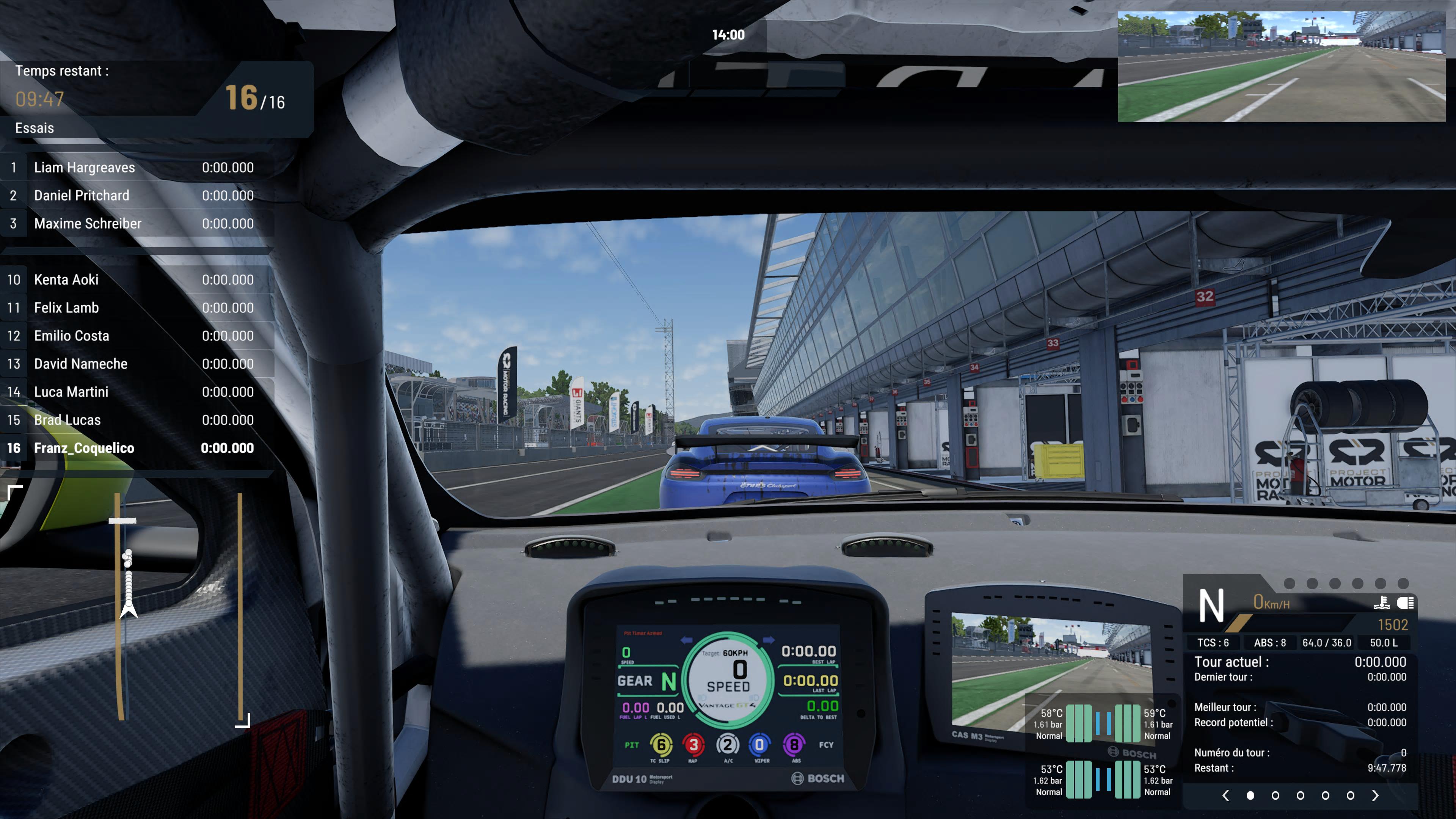1456x819 pixels.
Task: Select Daniel Pritchard's leaderboard row
Action: (136, 196)
